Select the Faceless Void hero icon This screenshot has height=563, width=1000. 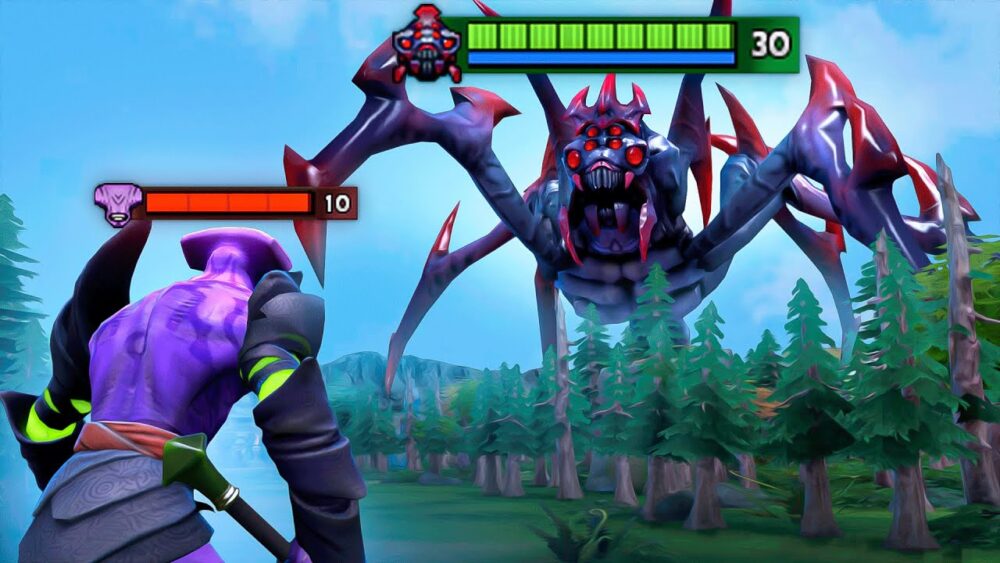[x=117, y=204]
